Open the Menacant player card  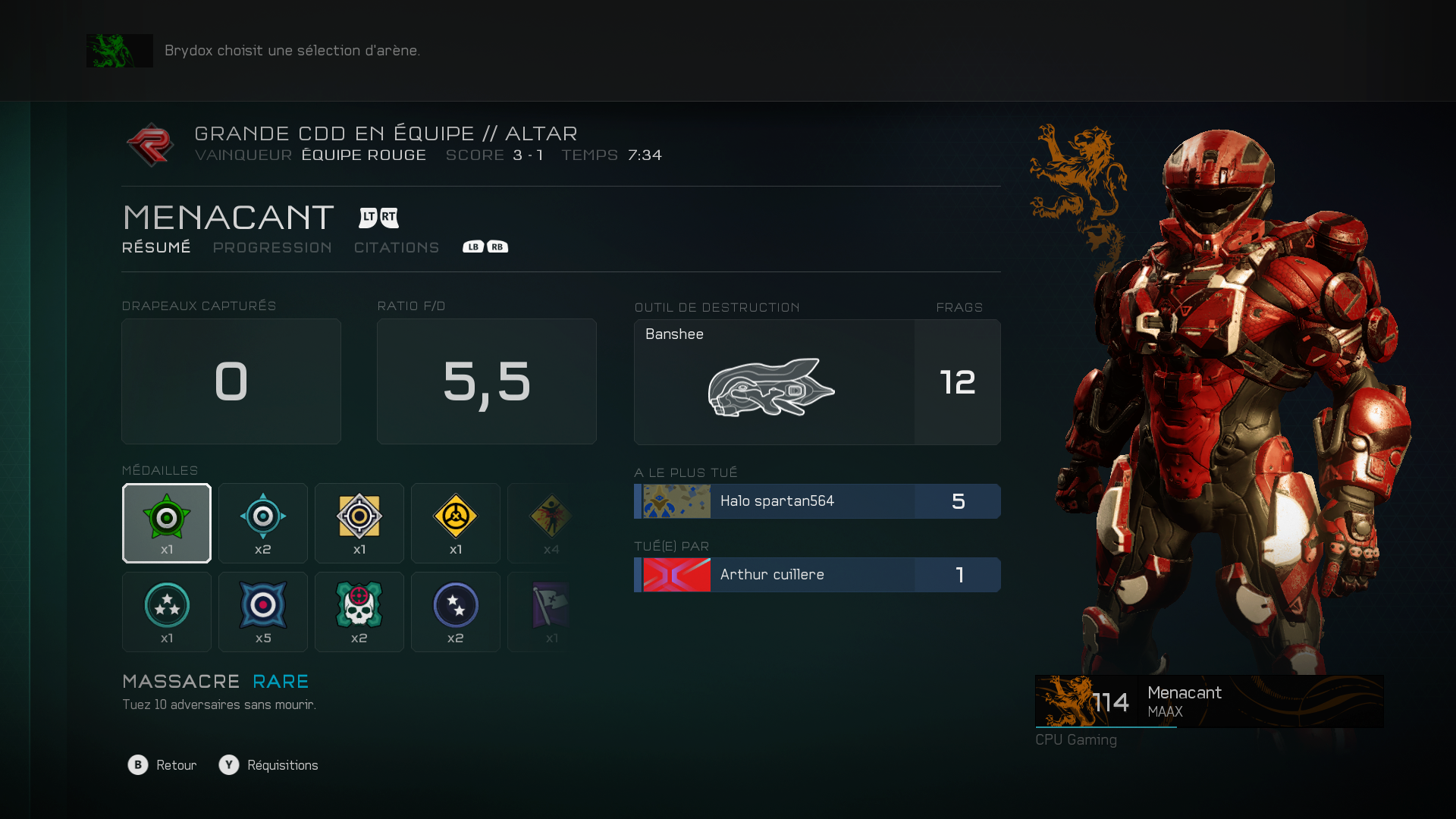[x=1209, y=701]
